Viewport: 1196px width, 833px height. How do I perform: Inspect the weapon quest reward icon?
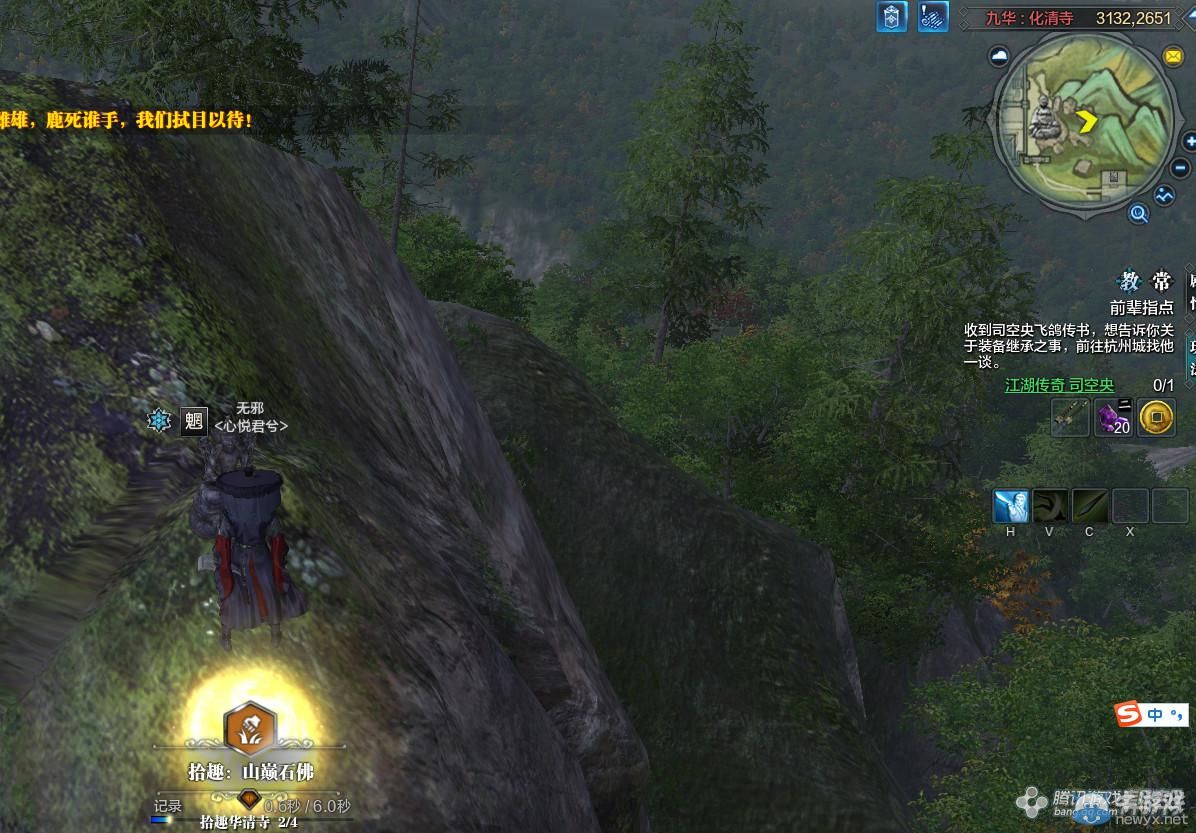pyautogui.click(x=1070, y=417)
